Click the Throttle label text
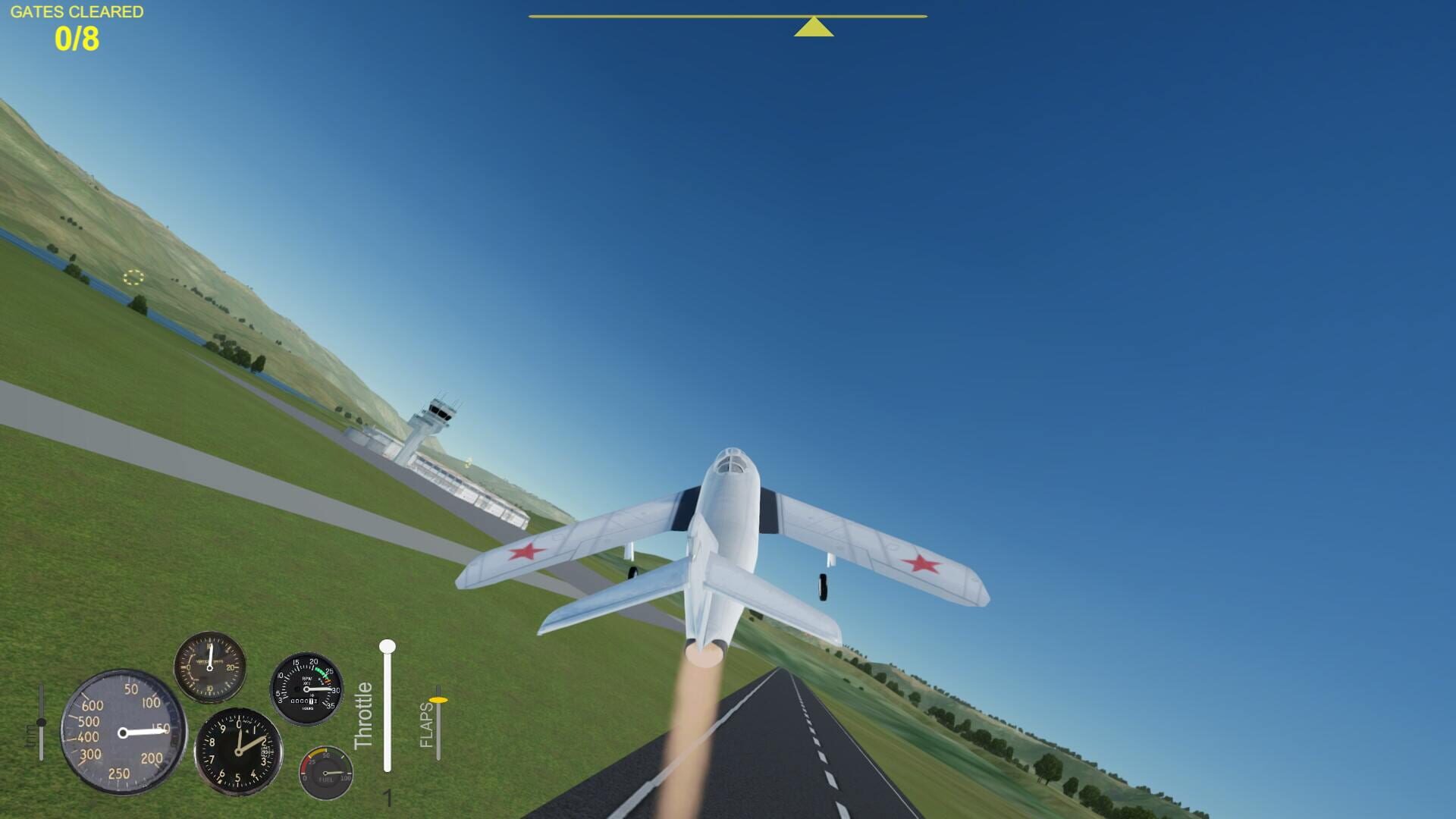This screenshot has height=819, width=1456. (x=362, y=714)
